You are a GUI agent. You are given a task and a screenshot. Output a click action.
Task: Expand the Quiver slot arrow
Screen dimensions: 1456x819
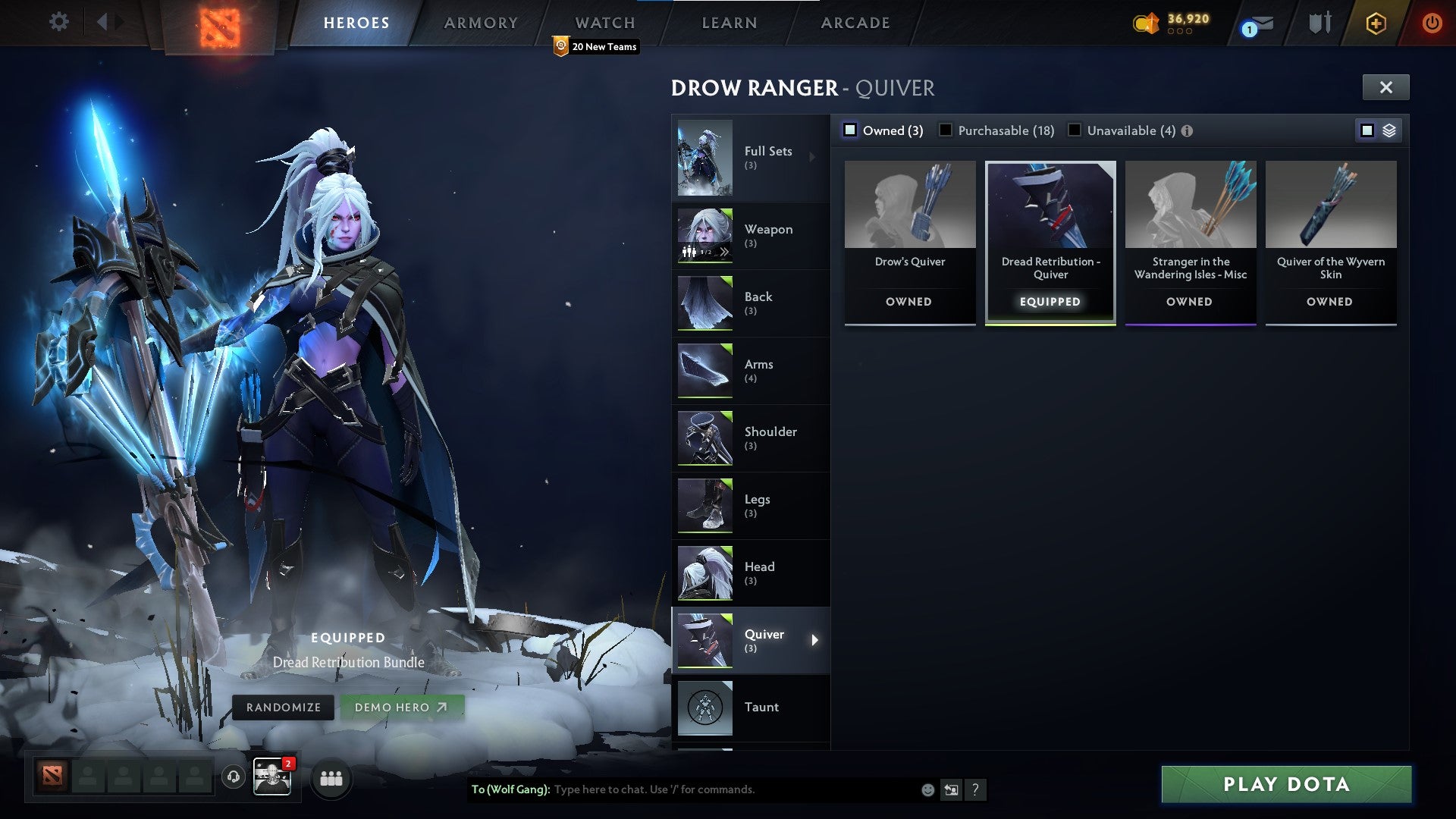814,640
